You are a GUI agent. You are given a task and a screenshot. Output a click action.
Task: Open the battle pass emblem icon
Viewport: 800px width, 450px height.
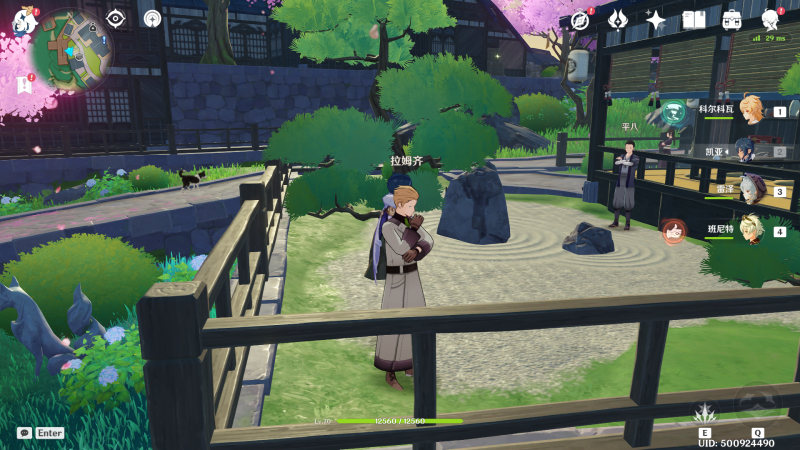617,20
